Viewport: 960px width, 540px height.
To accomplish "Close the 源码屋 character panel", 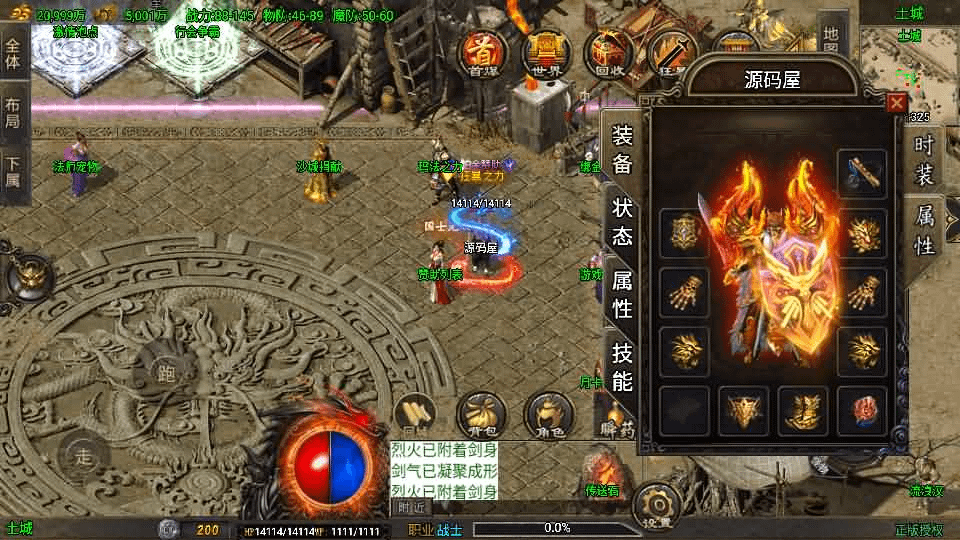I will tap(897, 102).
